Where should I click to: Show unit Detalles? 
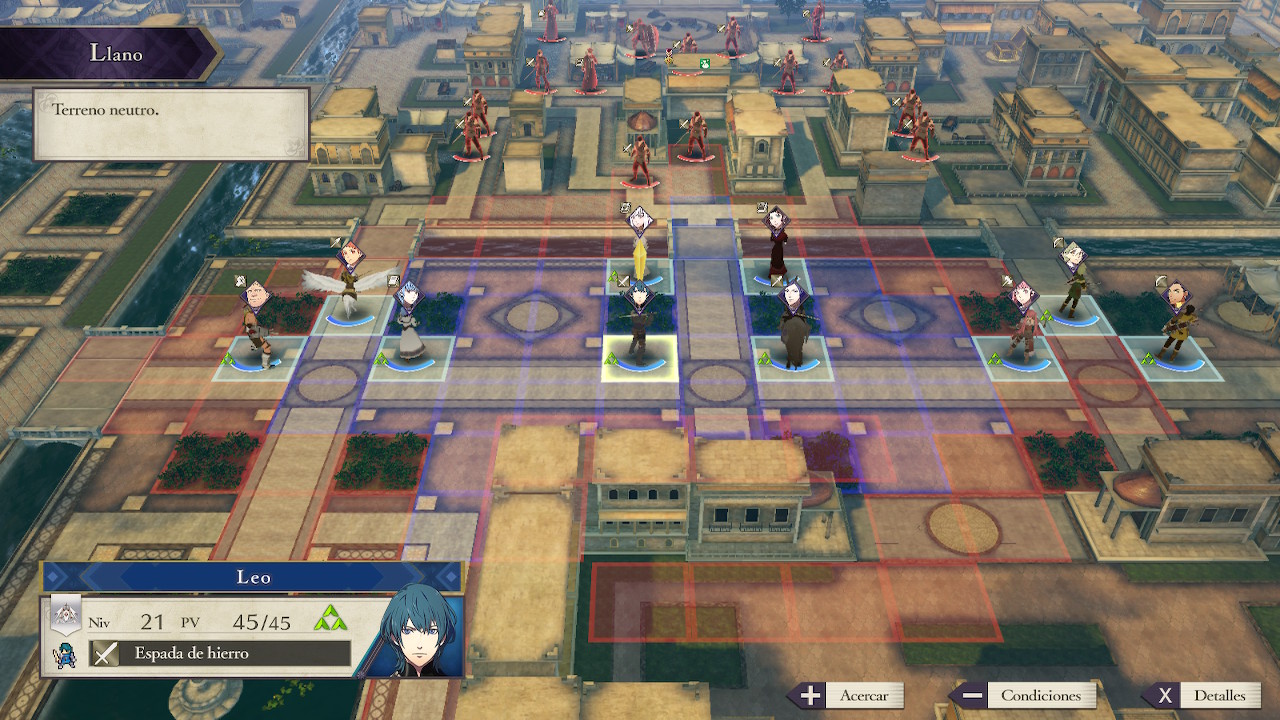1203,696
